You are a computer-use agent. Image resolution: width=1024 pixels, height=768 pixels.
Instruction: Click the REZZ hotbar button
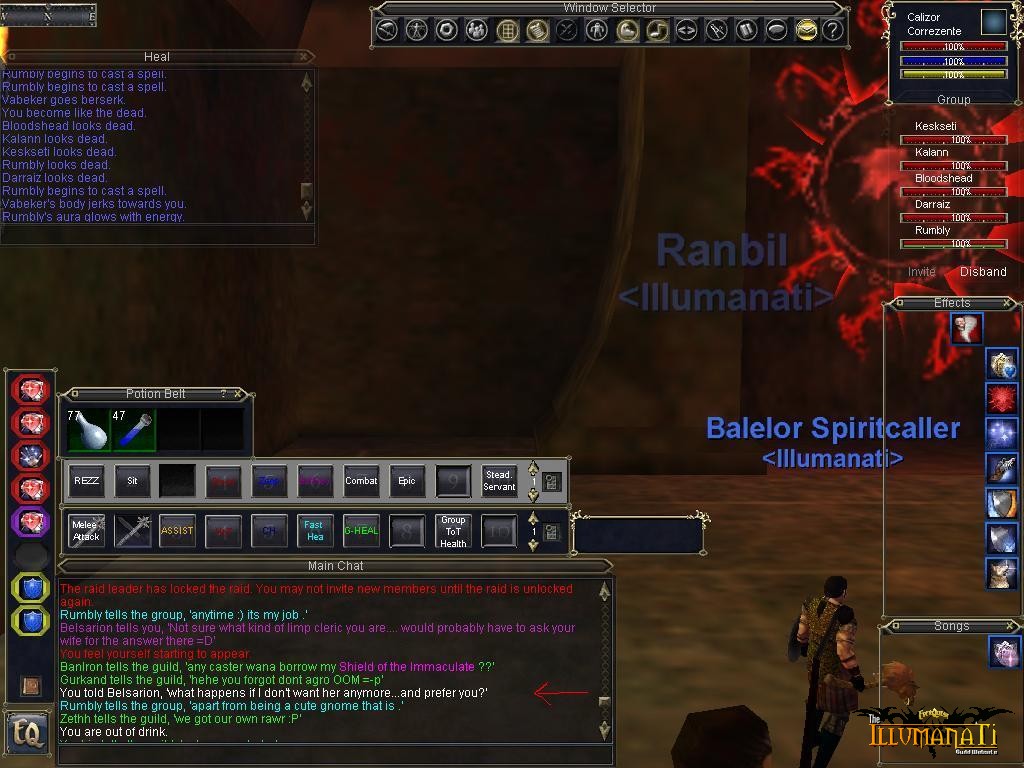(87, 481)
